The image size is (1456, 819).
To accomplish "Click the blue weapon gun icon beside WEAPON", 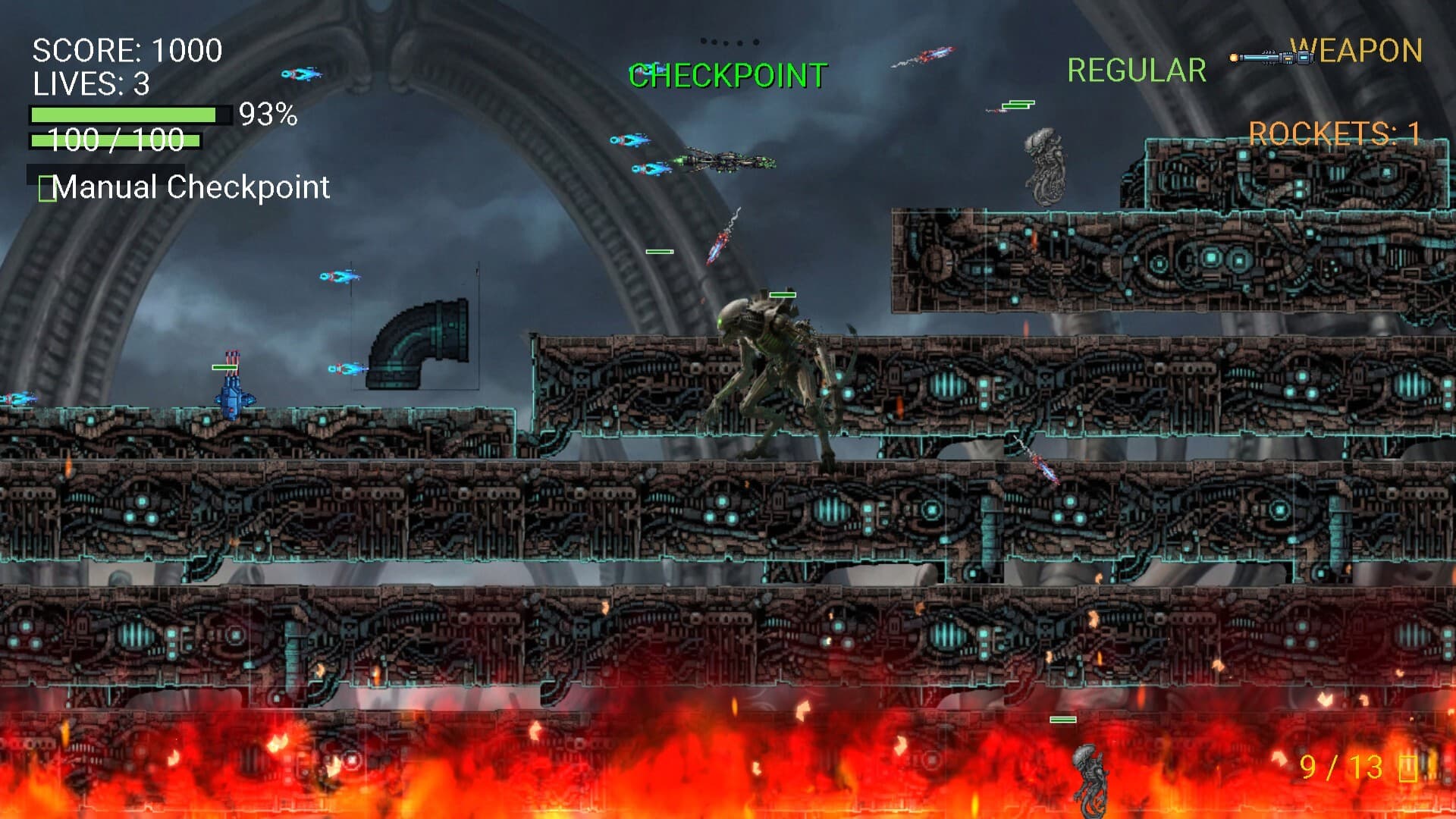I will click(x=1266, y=55).
